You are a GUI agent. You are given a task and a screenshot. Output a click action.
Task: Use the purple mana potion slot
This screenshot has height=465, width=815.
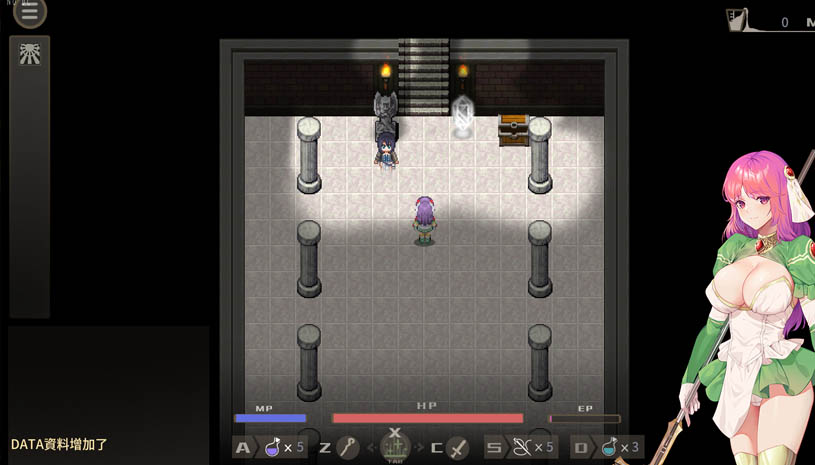(272, 448)
